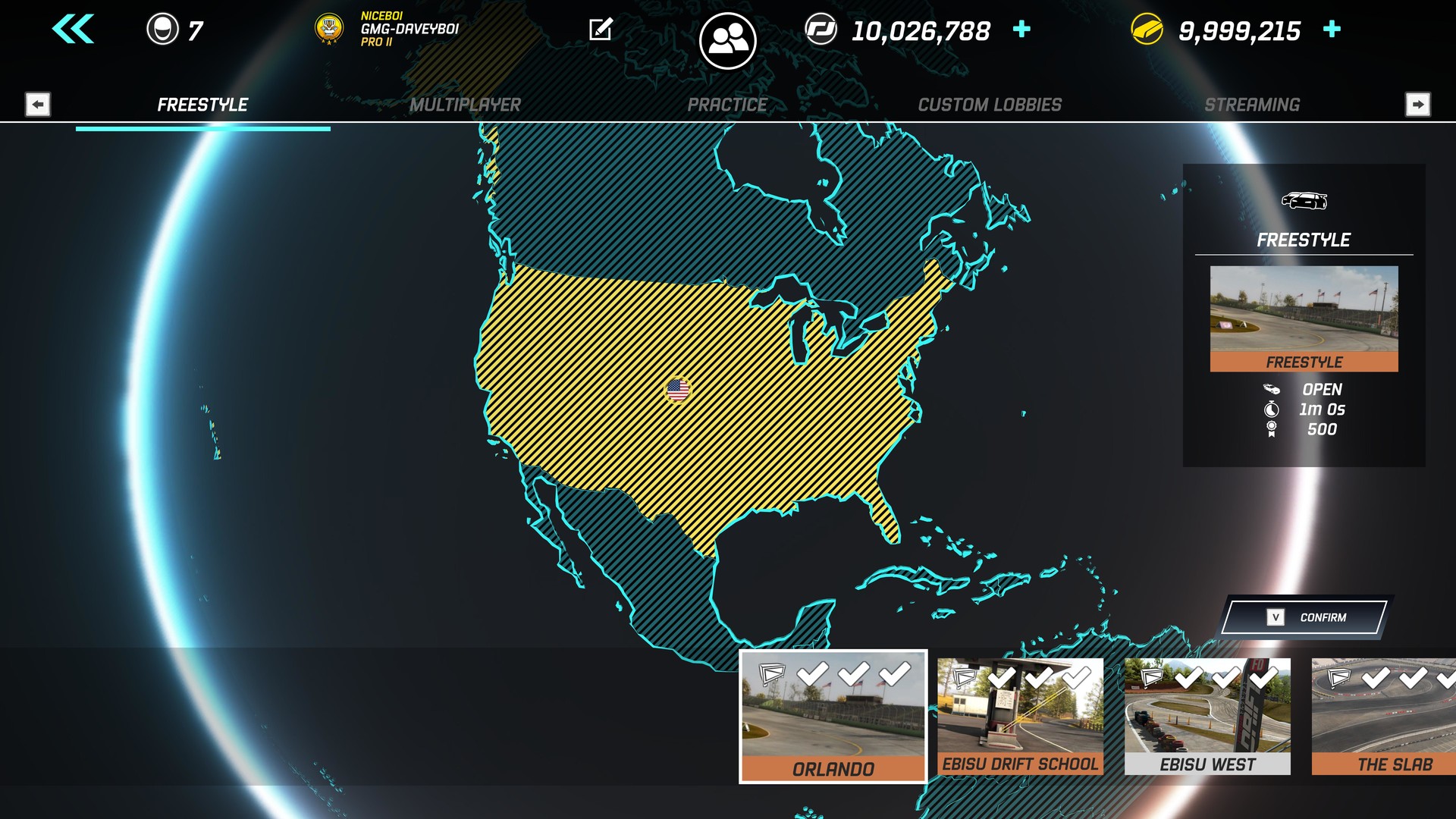Click the edit profile pencil icon
Viewport: 1456px width, 819px height.
601,30
